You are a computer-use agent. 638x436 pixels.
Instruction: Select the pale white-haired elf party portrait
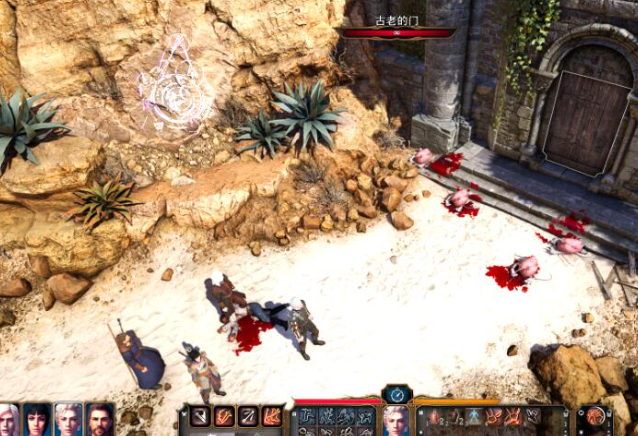click(67, 419)
